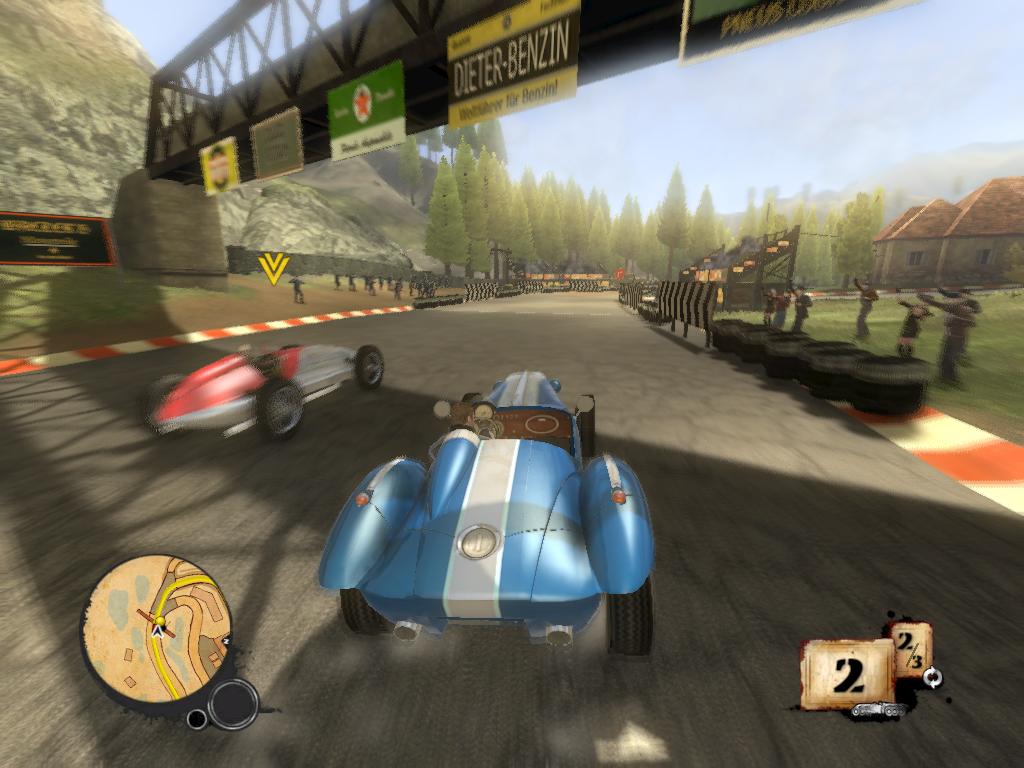
Task: Select the player arrow marker on the minimap
Action: [x=158, y=632]
